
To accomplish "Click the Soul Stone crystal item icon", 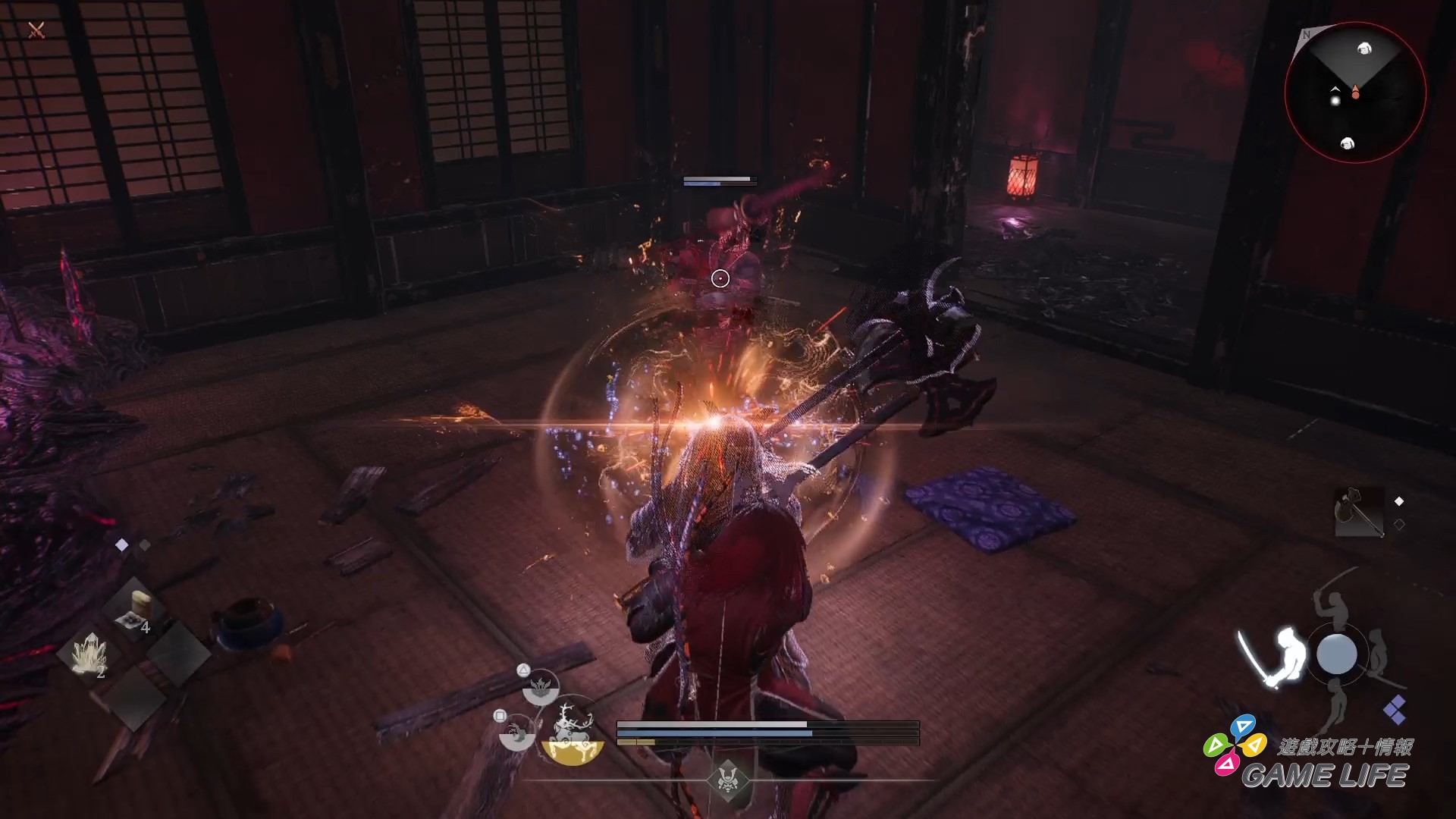I will click(92, 652).
